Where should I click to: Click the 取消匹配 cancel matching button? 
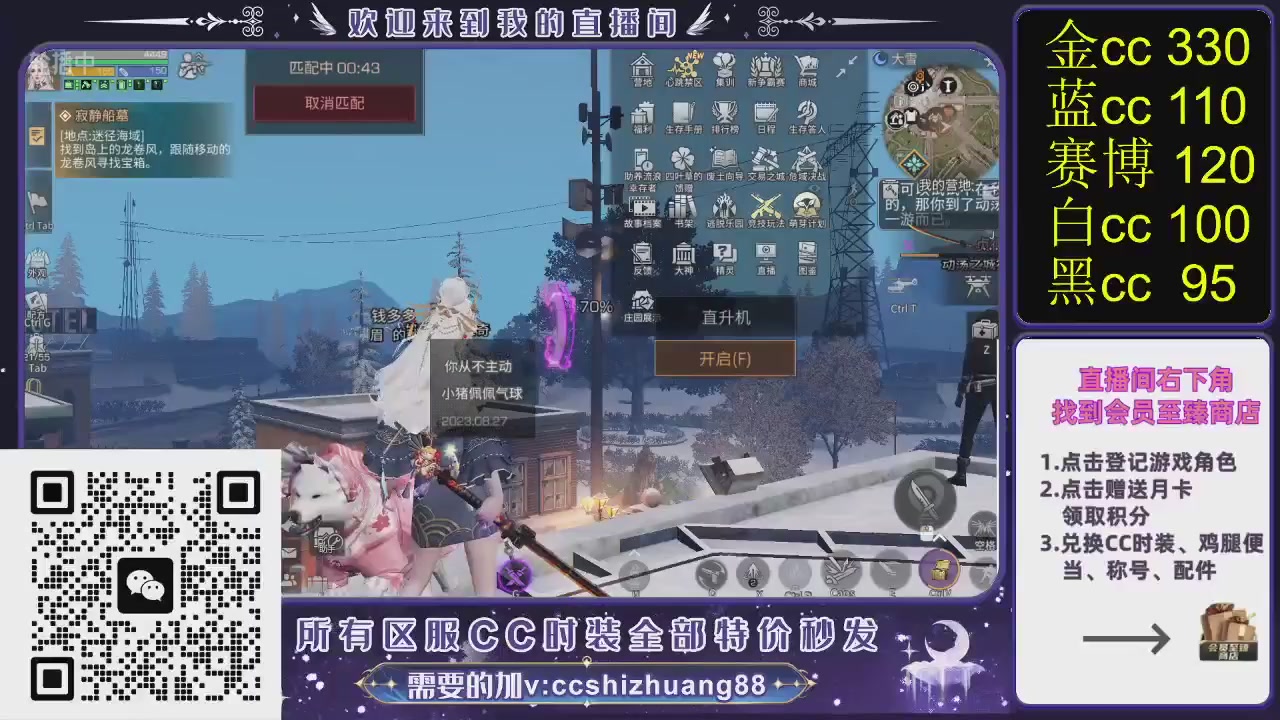pos(334,103)
